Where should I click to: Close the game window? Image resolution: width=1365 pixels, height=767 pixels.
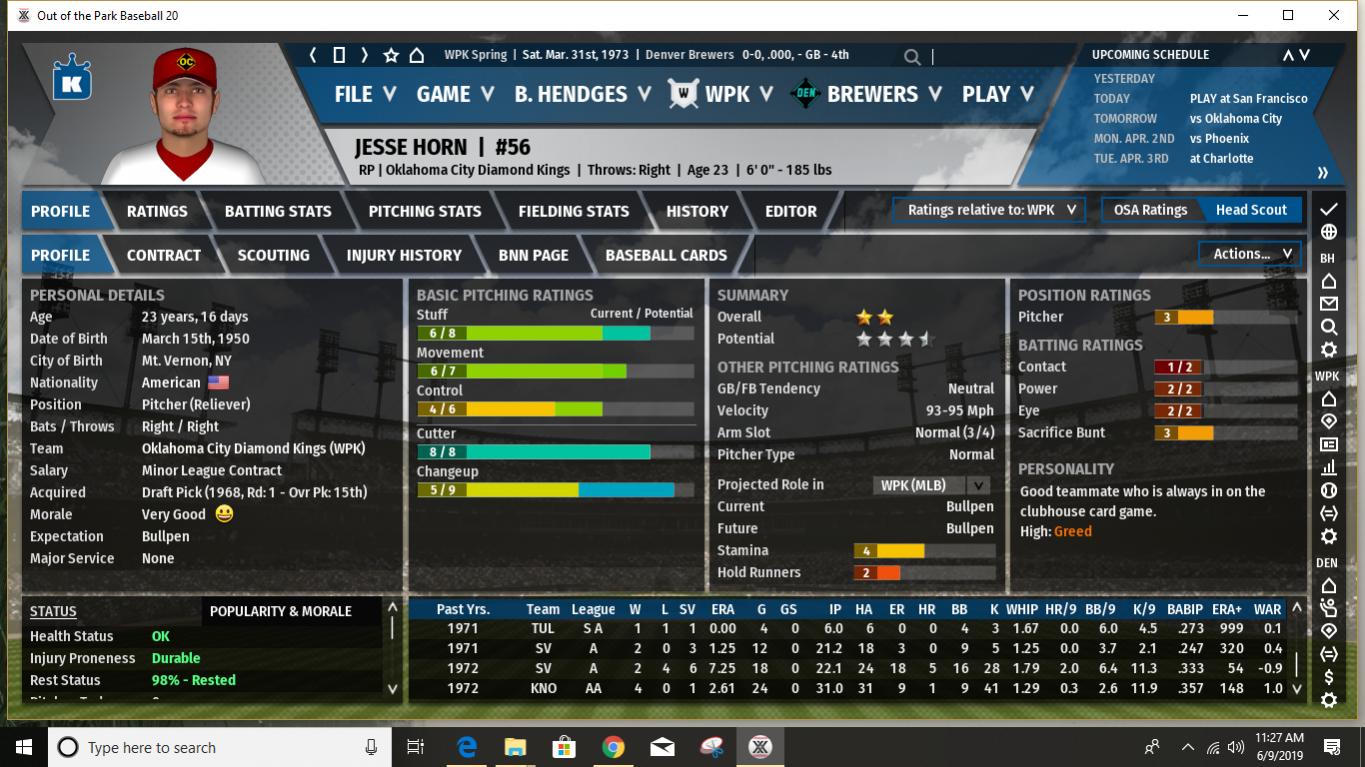[1334, 15]
